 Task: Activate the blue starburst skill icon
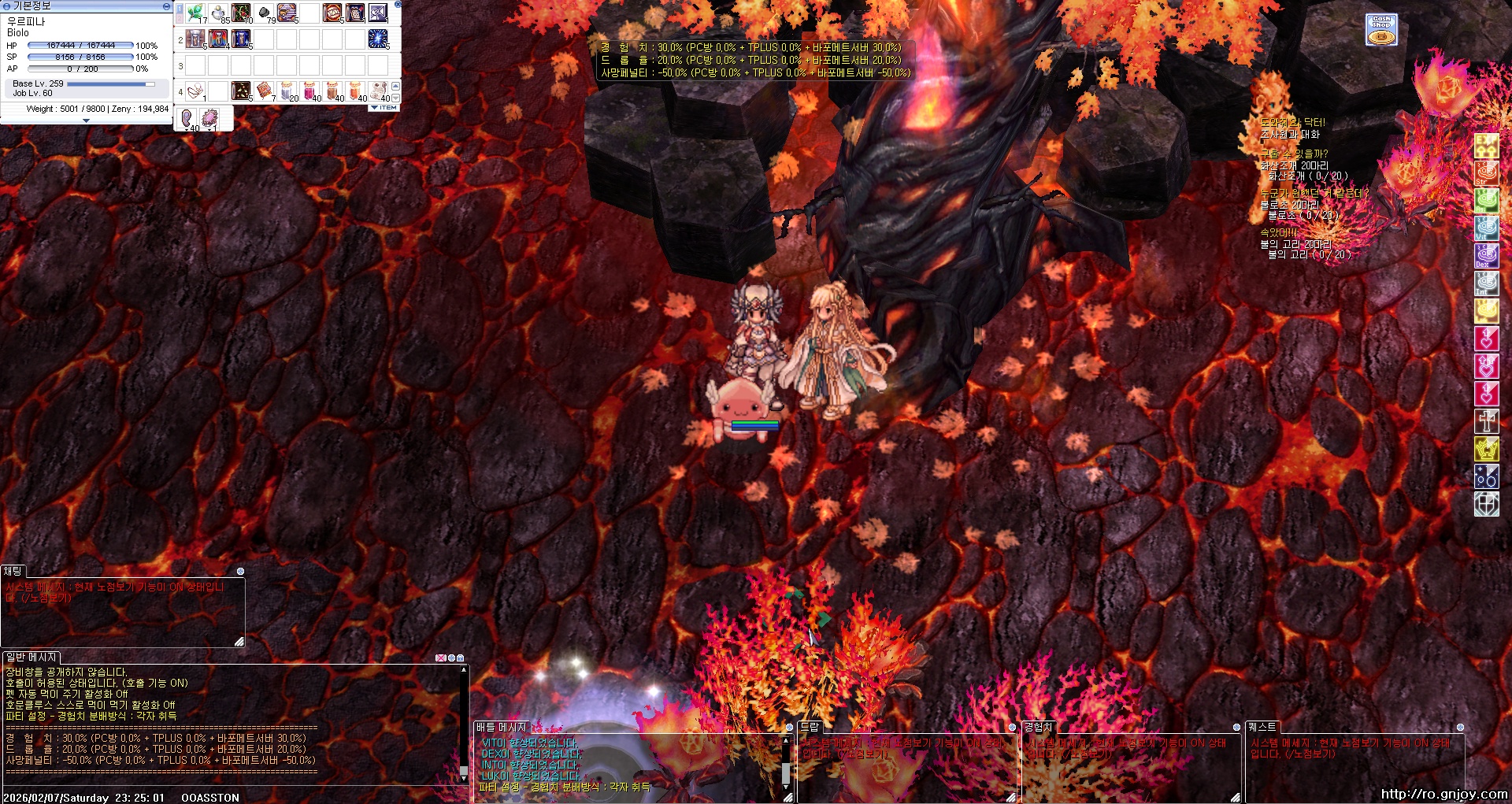pyautogui.click(x=378, y=38)
